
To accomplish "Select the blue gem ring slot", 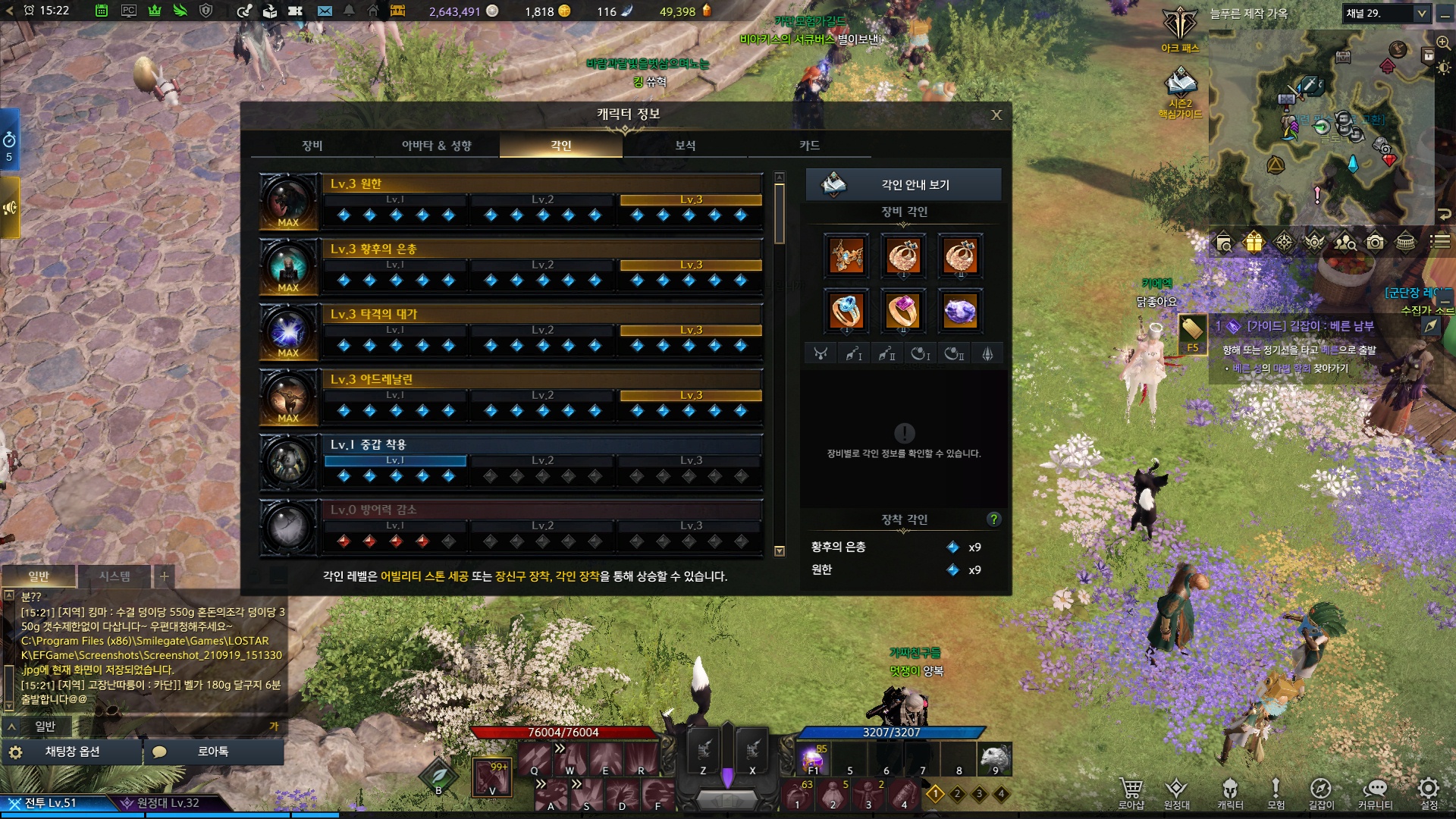I will tap(846, 311).
